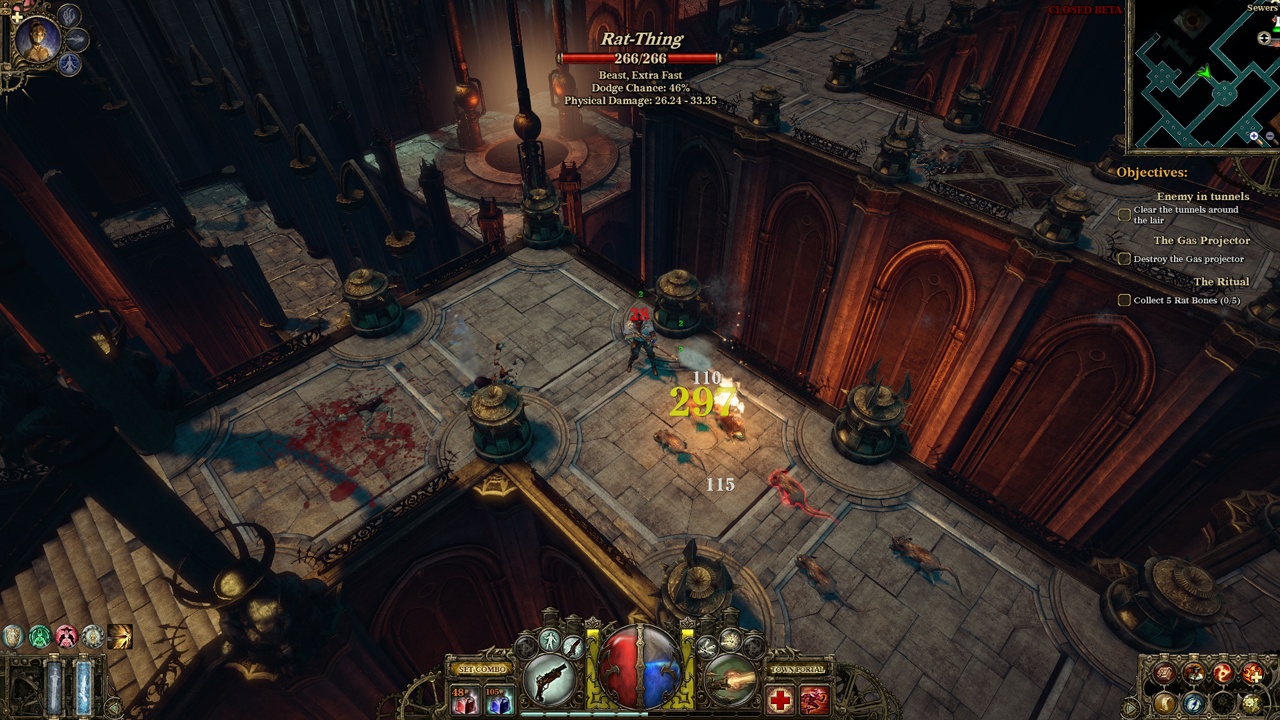Screen dimensions: 1280x720
Task: Select the pistol primary attack skill
Action: click(551, 680)
